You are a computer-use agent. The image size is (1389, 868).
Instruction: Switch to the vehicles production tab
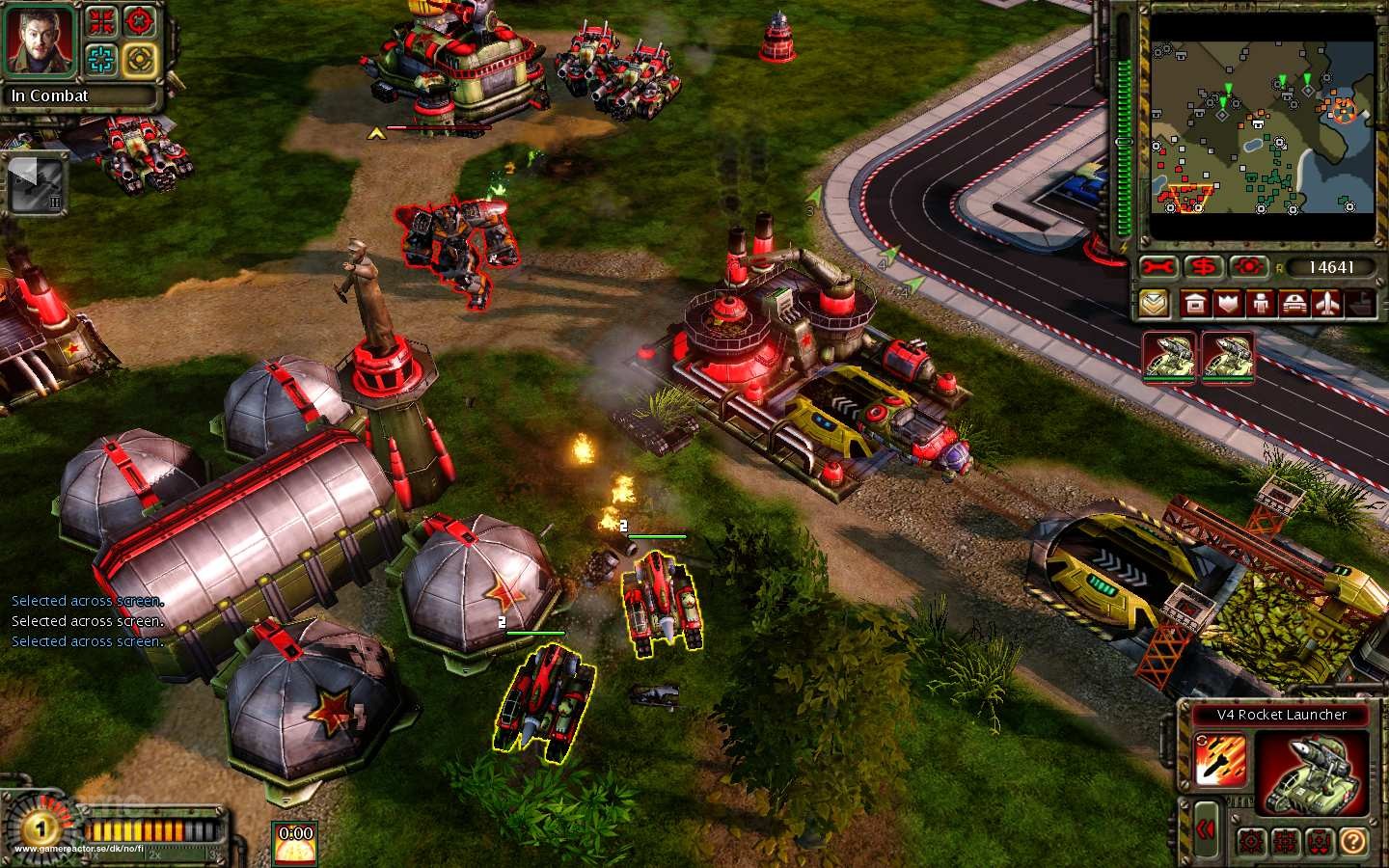(x=1294, y=303)
